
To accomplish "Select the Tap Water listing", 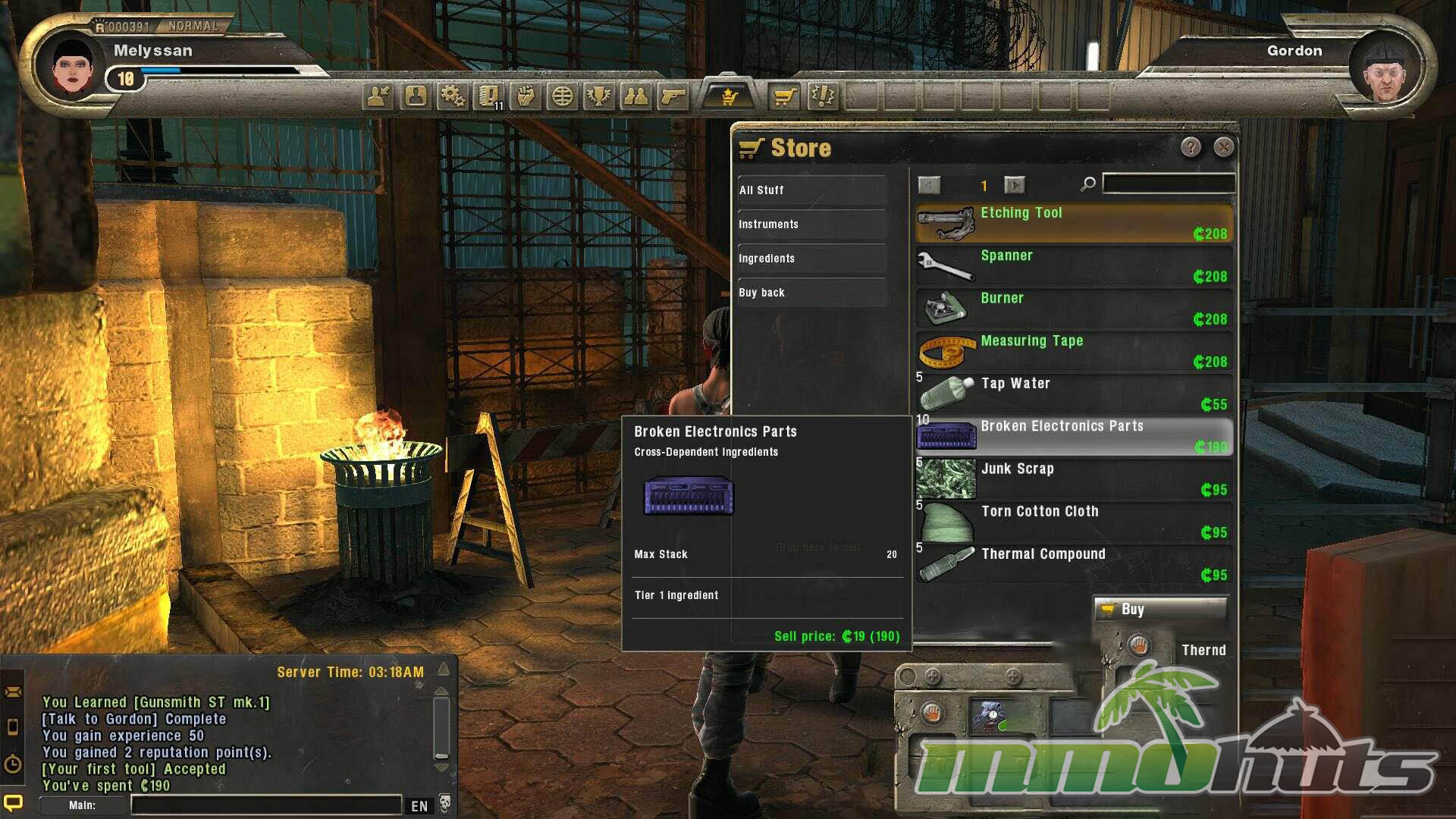I will [1074, 394].
